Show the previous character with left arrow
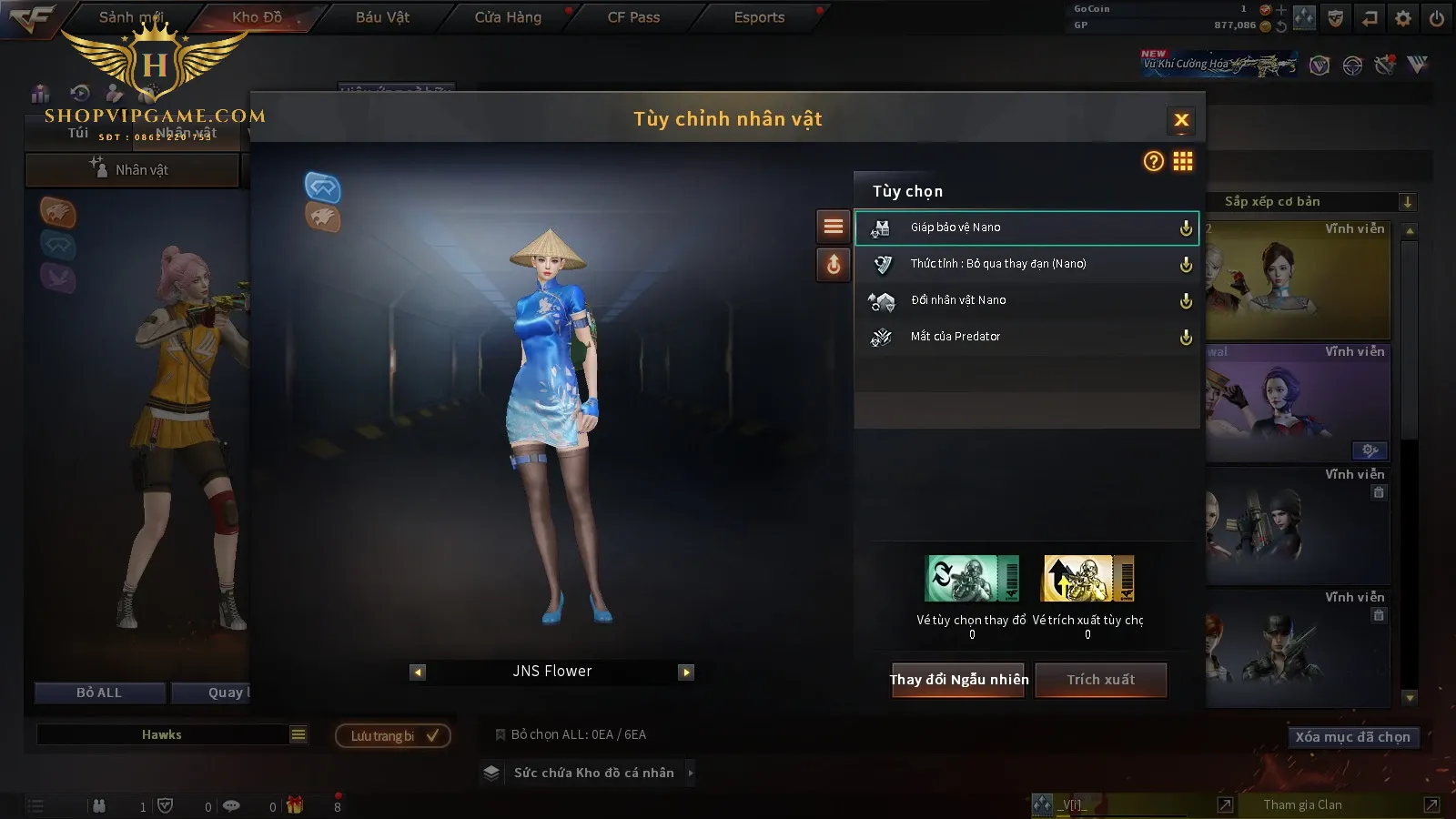The image size is (1456, 819). click(x=418, y=672)
